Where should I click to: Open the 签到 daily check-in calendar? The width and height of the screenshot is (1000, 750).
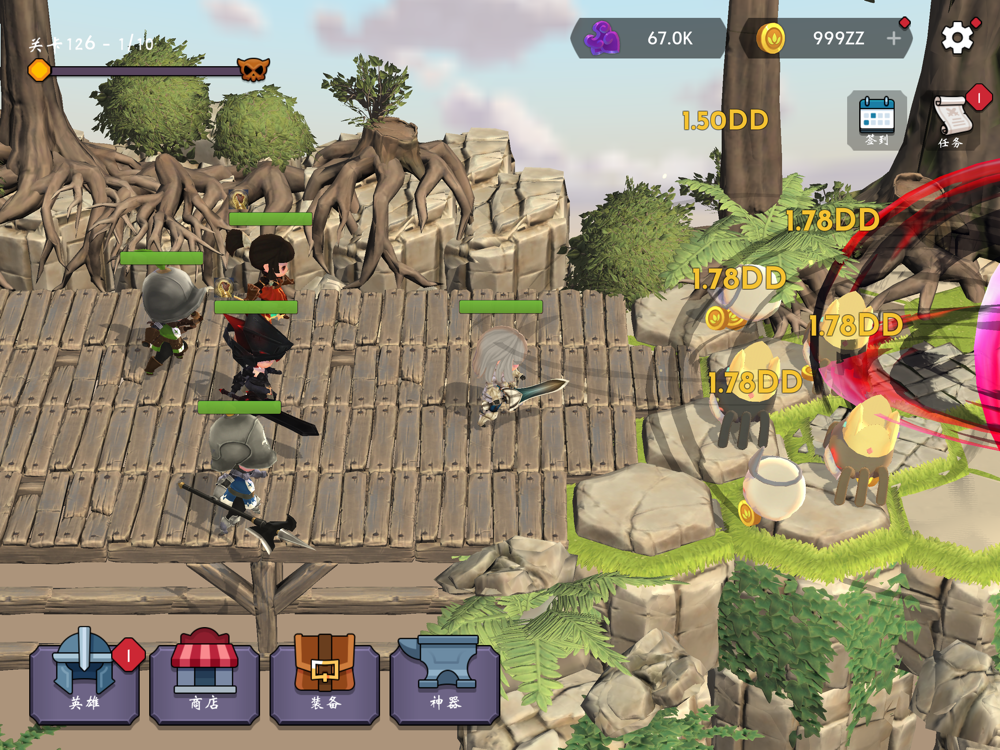pos(877,121)
